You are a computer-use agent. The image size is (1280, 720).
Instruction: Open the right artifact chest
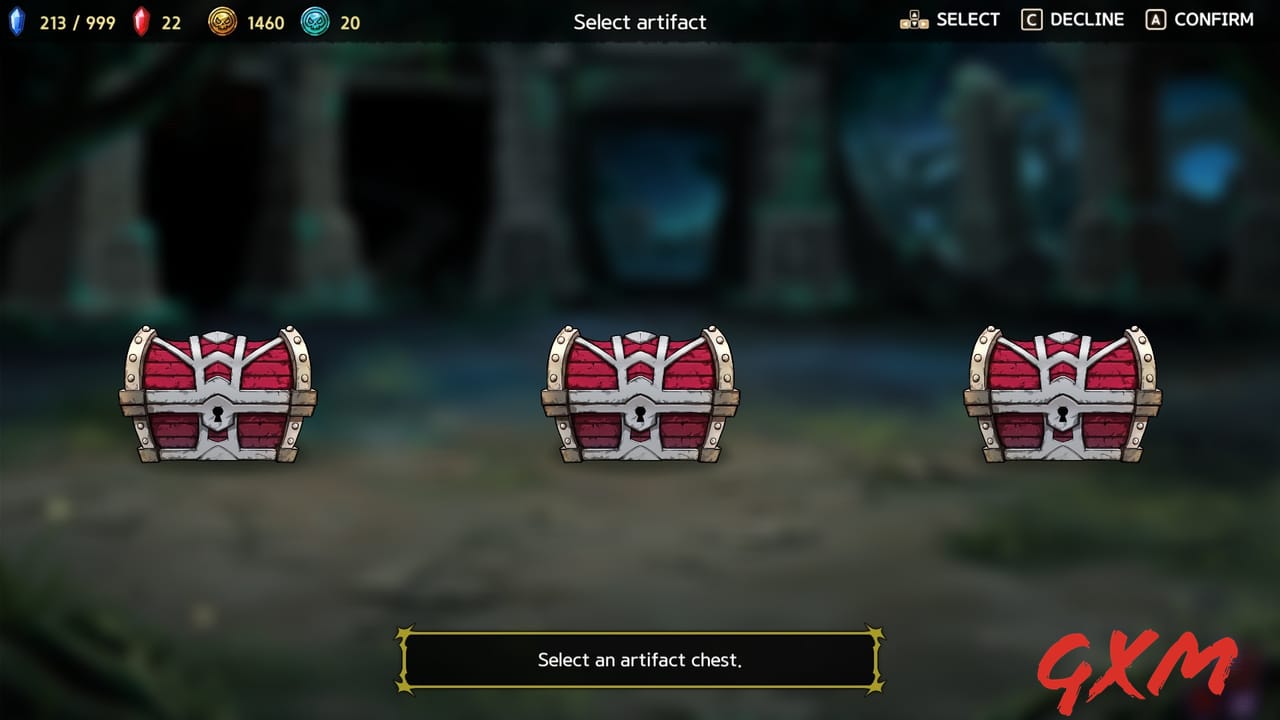pos(1062,395)
